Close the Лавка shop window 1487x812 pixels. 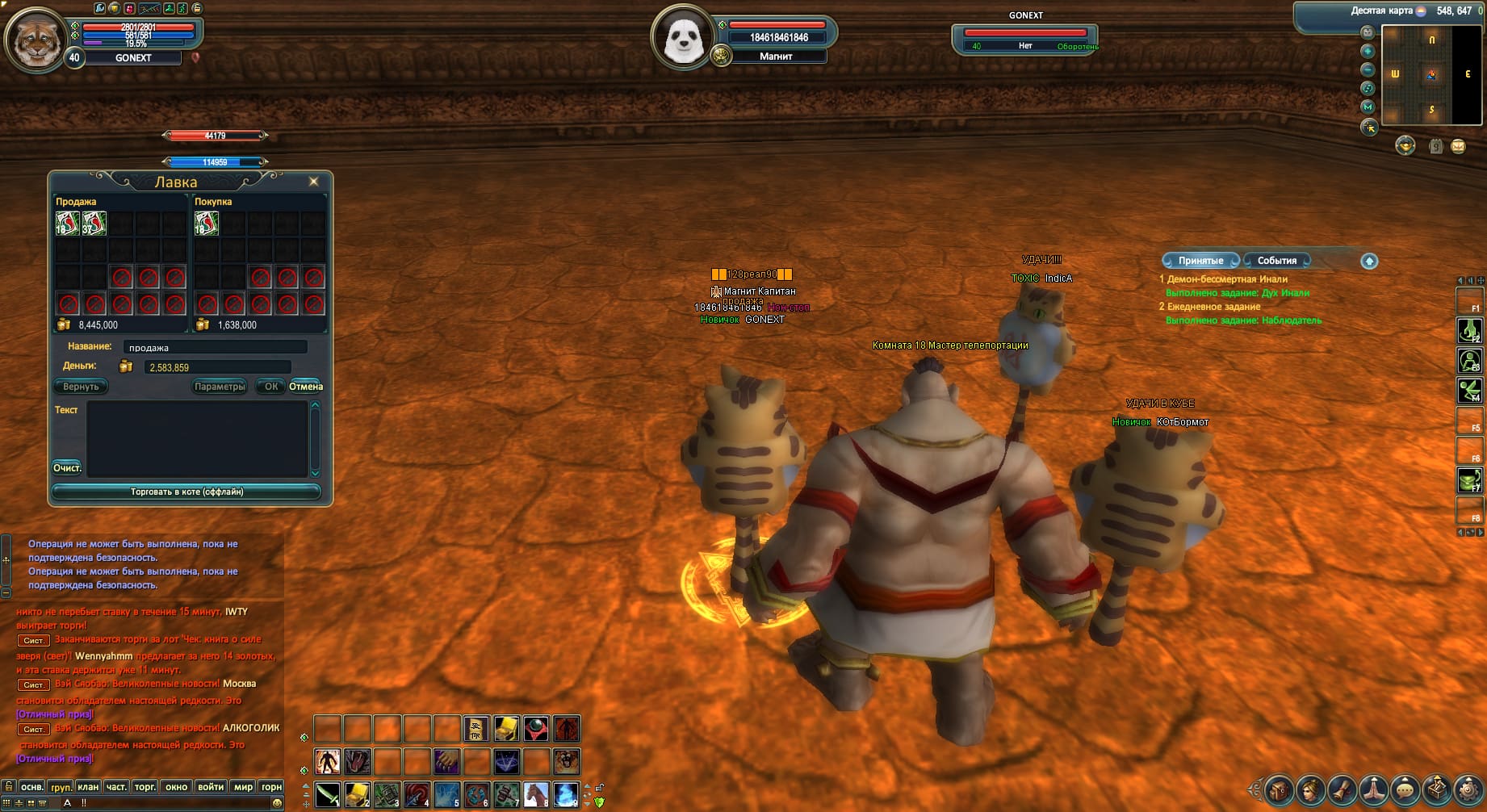pos(314,182)
